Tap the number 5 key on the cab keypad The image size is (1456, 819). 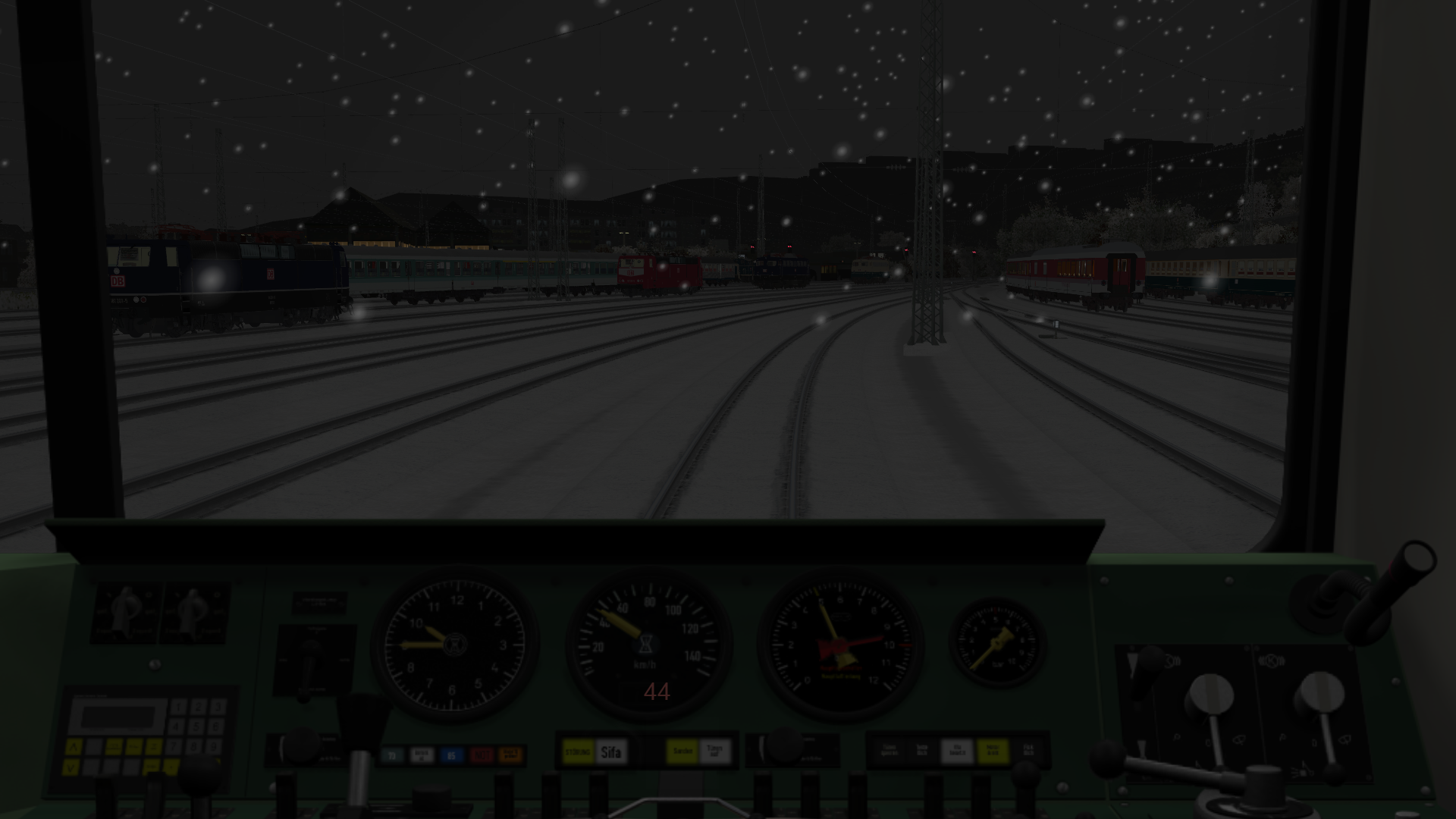(x=198, y=728)
